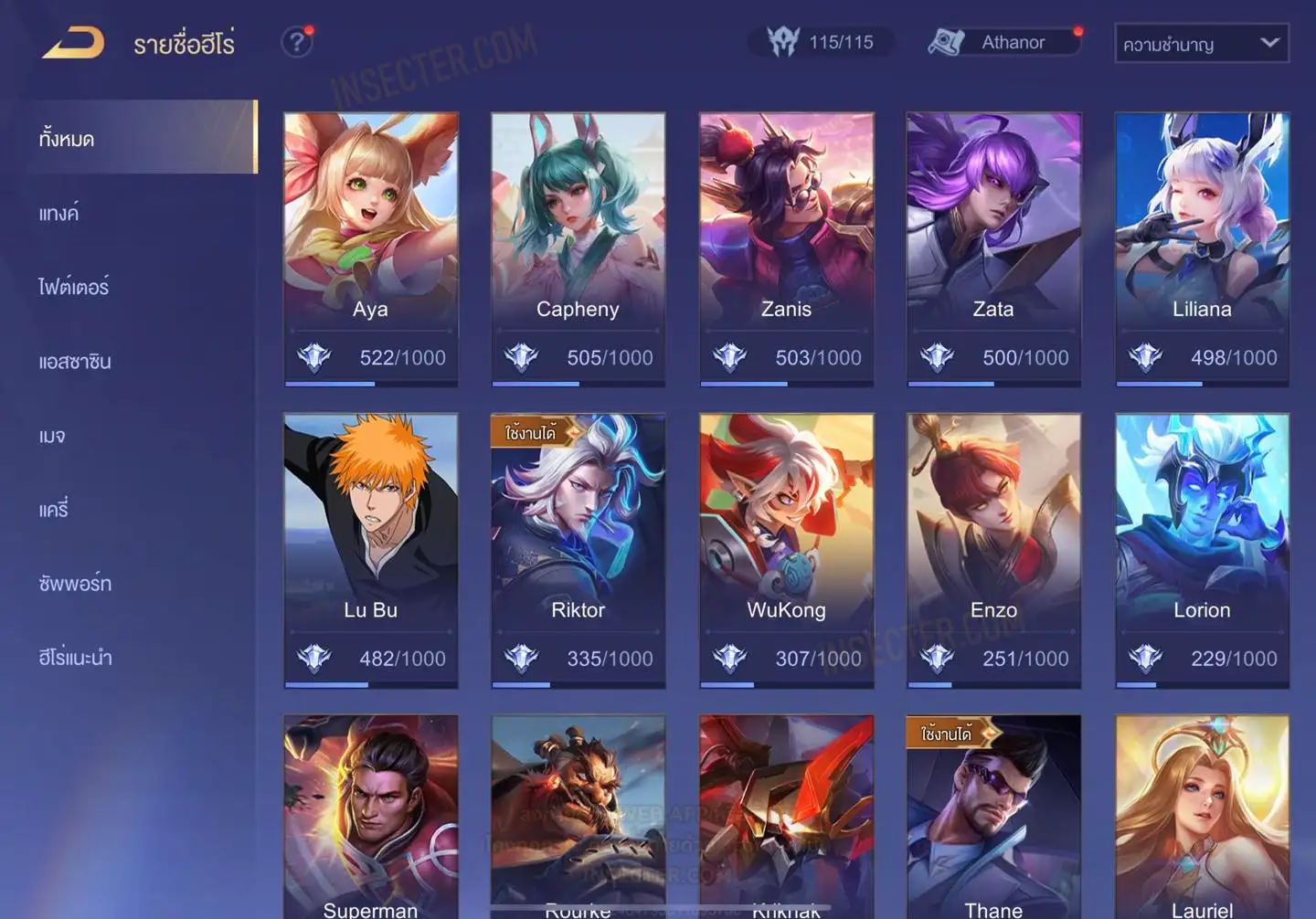Select the Liliana hero card
This screenshot has height=919, width=1316.
1202,248
